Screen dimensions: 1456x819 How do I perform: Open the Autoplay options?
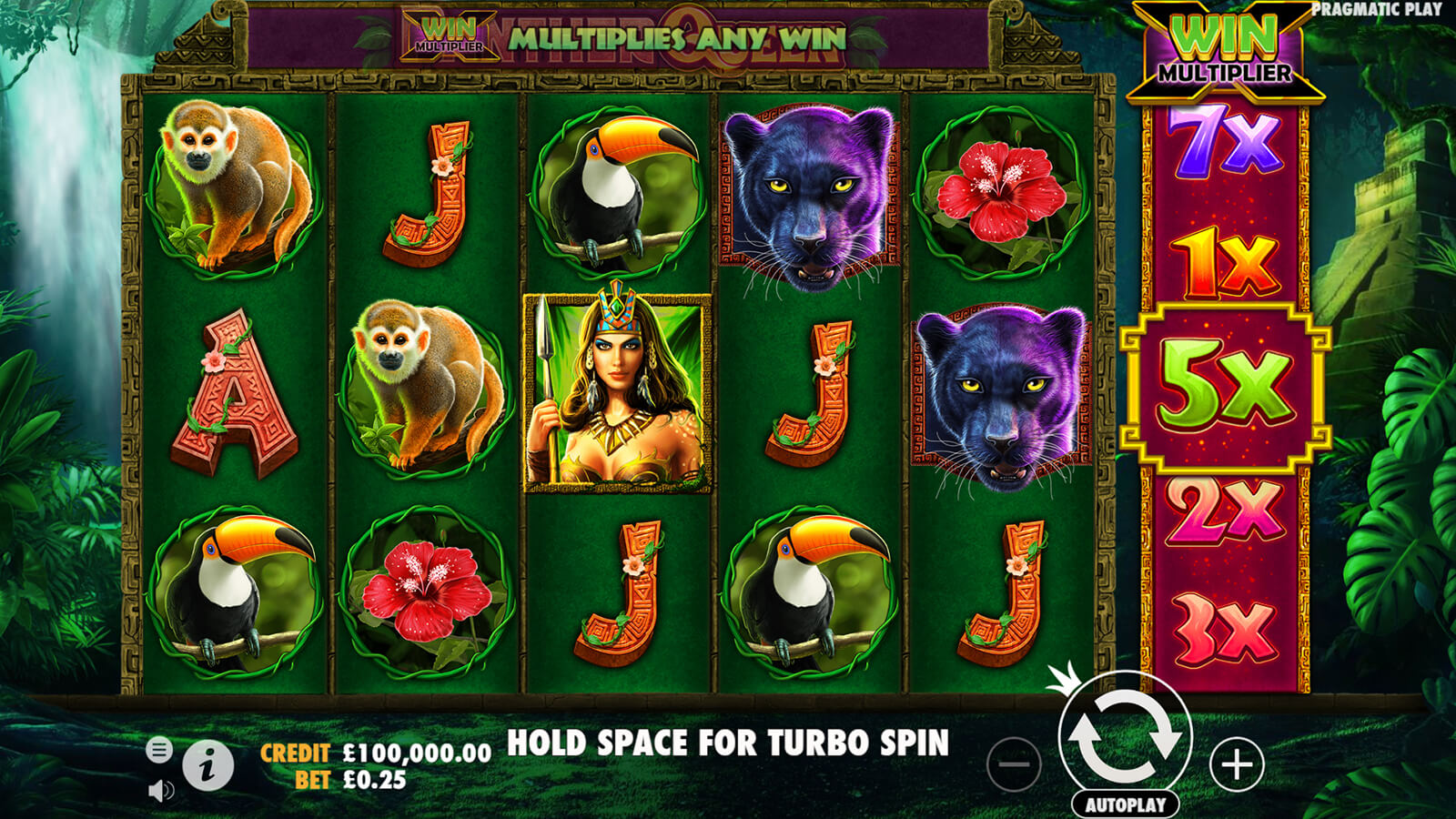point(1125,804)
